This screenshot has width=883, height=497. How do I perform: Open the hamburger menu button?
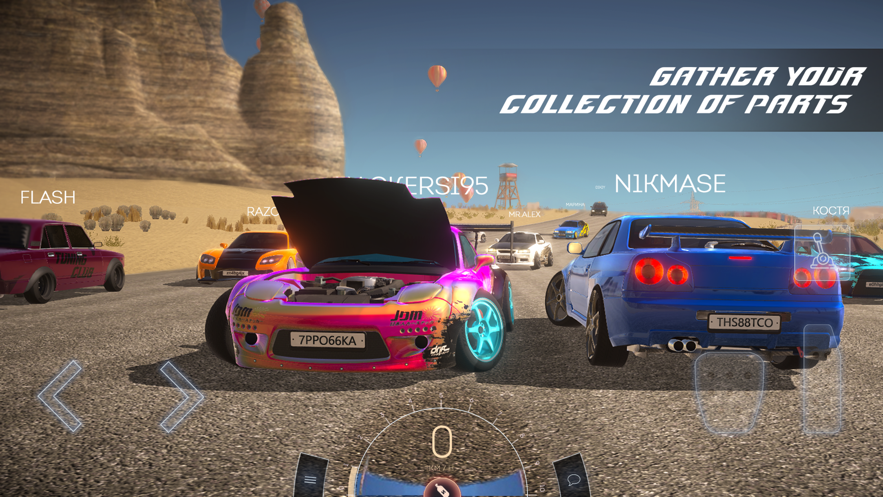tap(311, 479)
